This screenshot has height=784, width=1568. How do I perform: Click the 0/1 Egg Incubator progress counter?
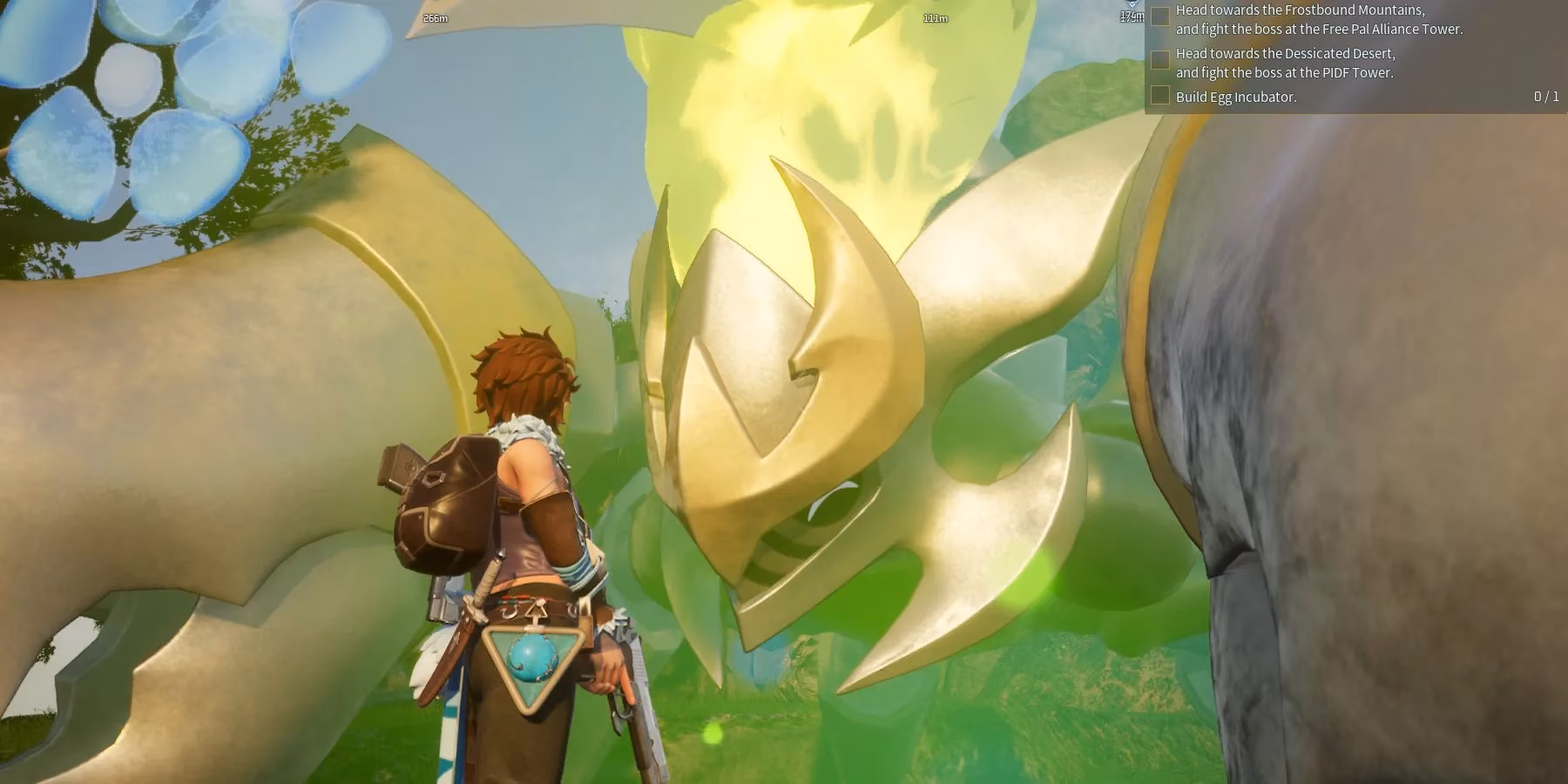coord(1545,98)
